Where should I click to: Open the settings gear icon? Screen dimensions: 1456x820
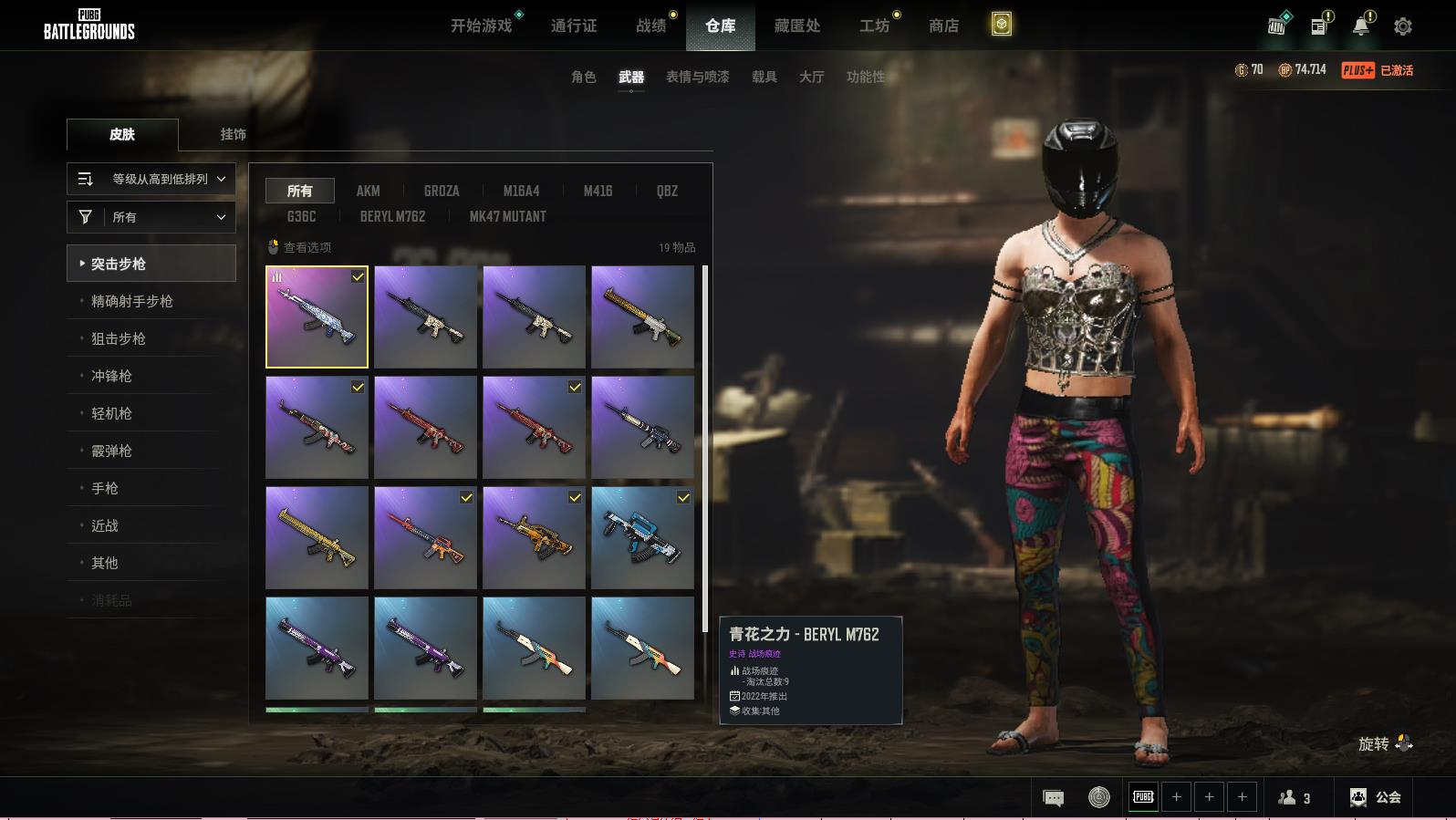point(1402,26)
